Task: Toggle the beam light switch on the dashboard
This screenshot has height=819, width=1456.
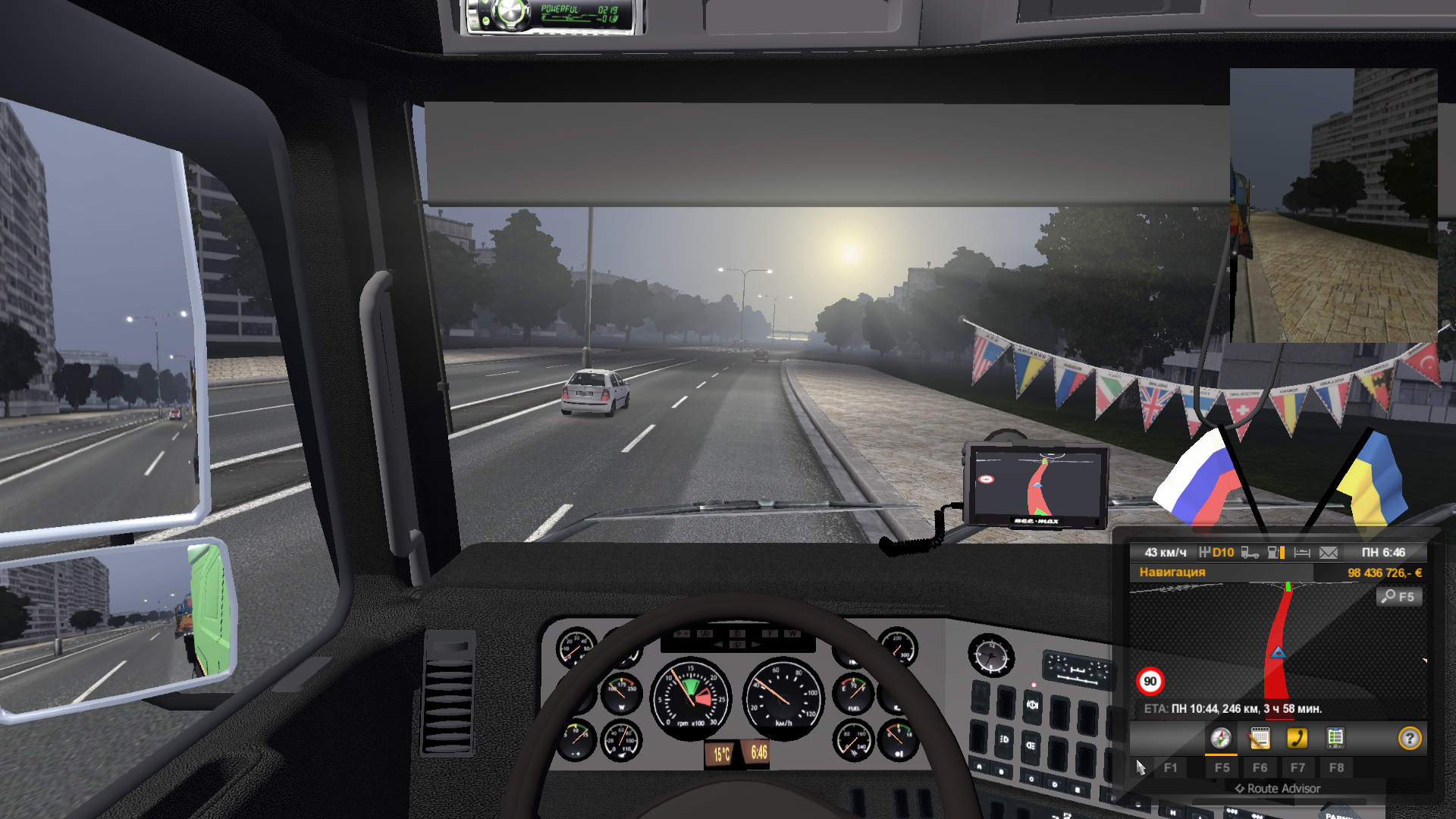Action: click(1031, 745)
